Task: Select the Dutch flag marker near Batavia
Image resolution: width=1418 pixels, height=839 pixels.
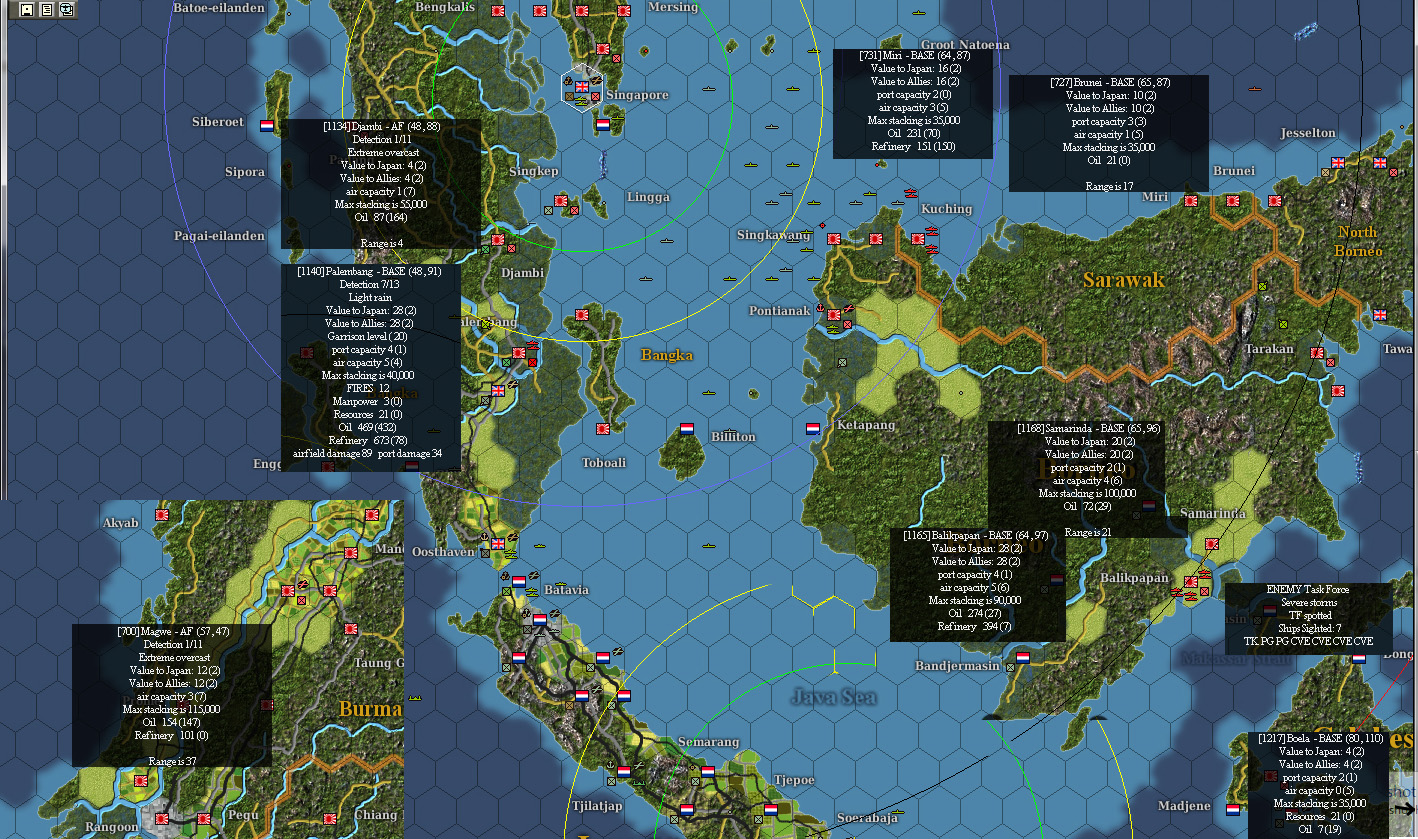Action: pos(519,582)
